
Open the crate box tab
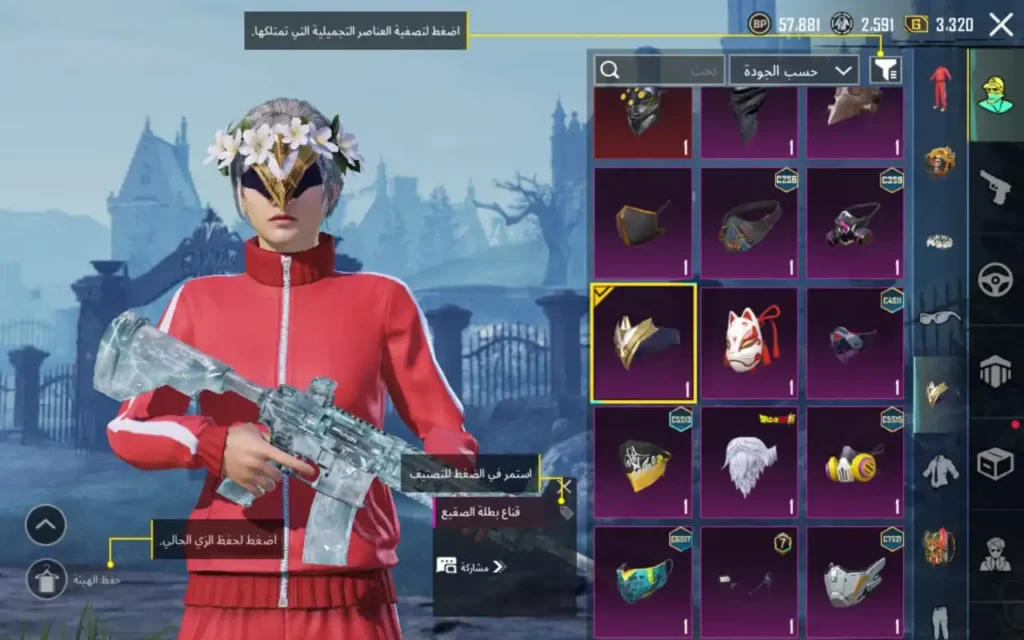(x=996, y=463)
